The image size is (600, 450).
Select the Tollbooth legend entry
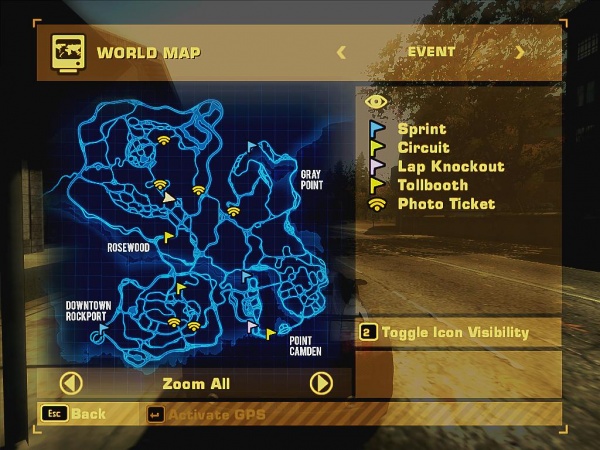coord(432,185)
